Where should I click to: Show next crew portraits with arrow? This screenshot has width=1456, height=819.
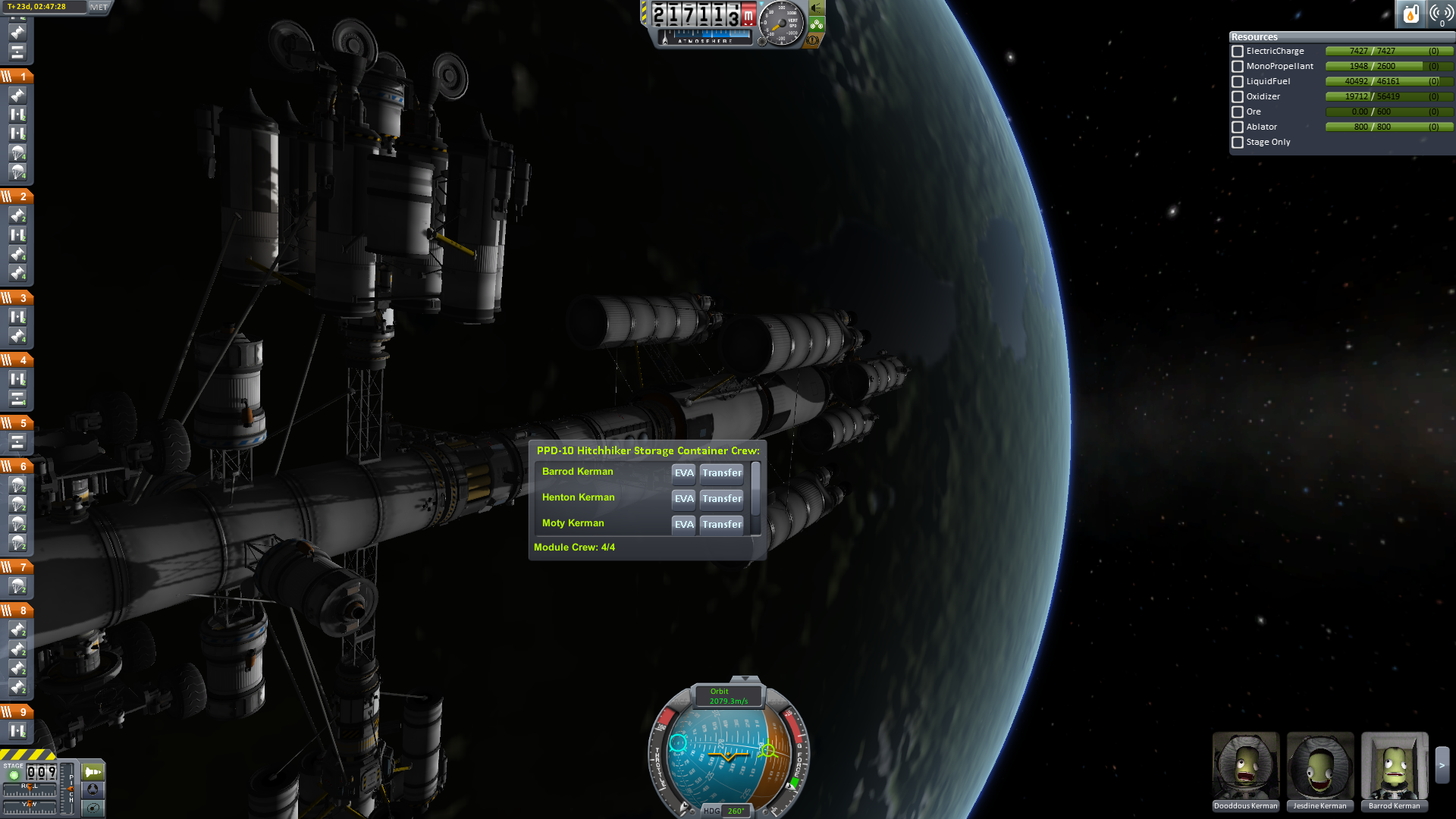(1442, 766)
